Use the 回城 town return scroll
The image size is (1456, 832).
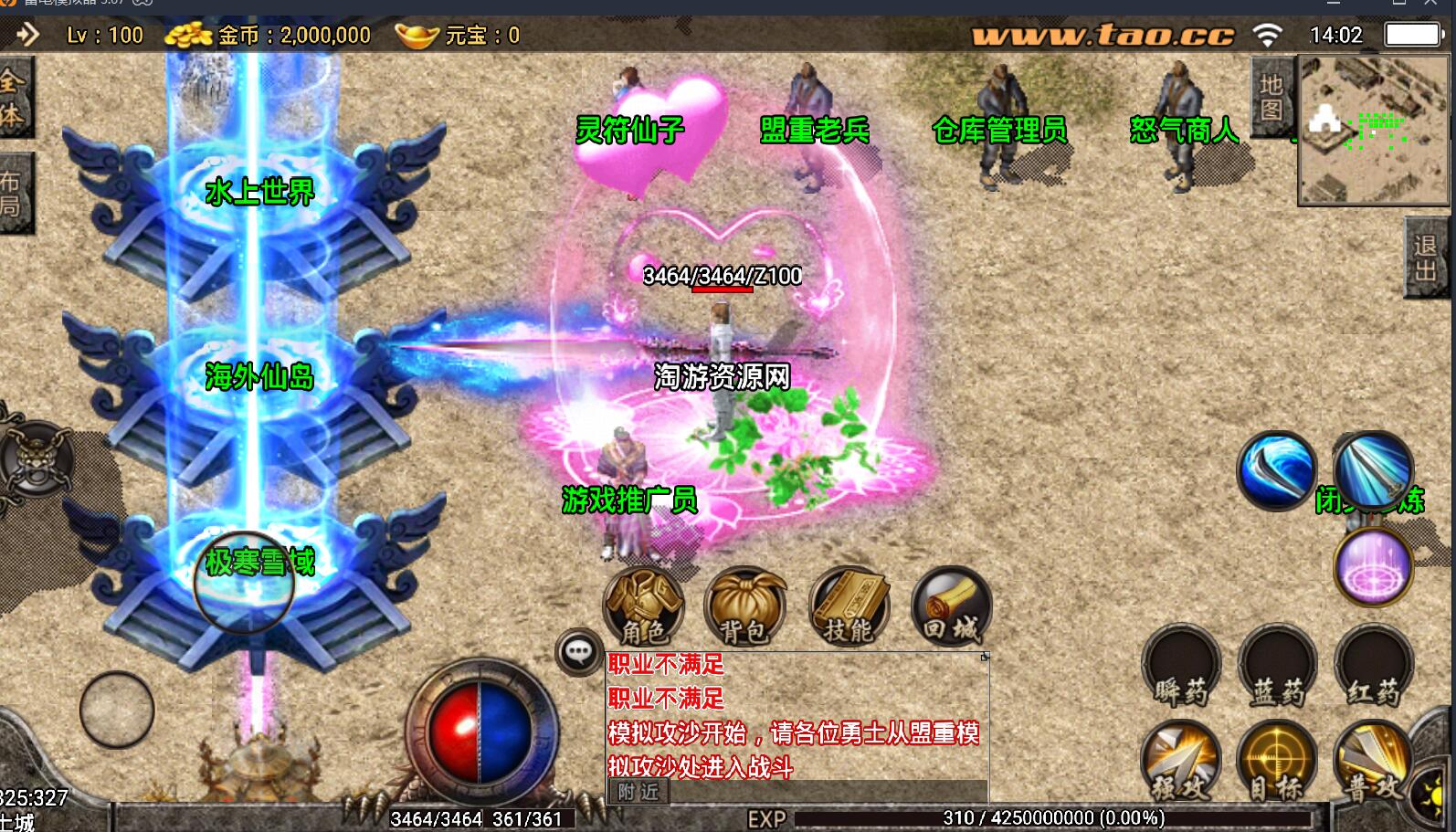point(951,606)
